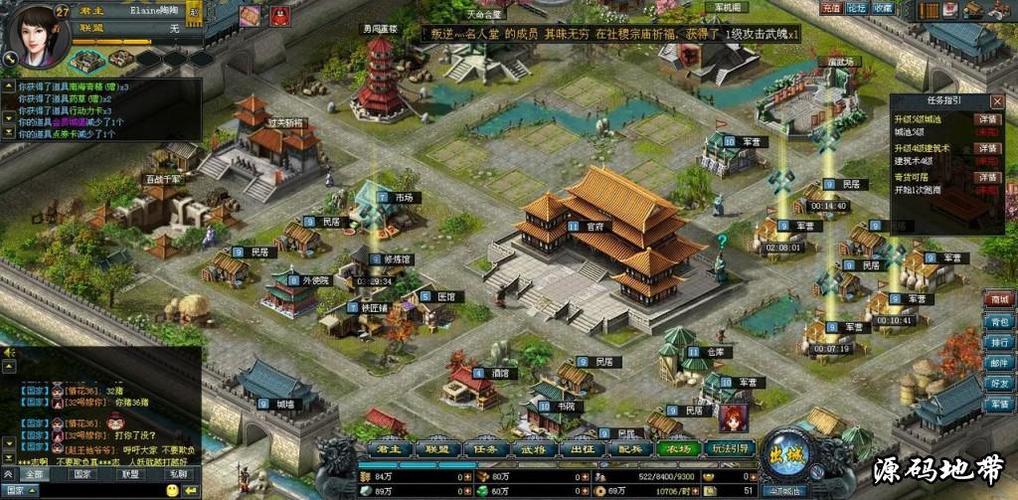Open the 邮件 mail
The width and height of the screenshot is (1018, 500).
[x=998, y=363]
